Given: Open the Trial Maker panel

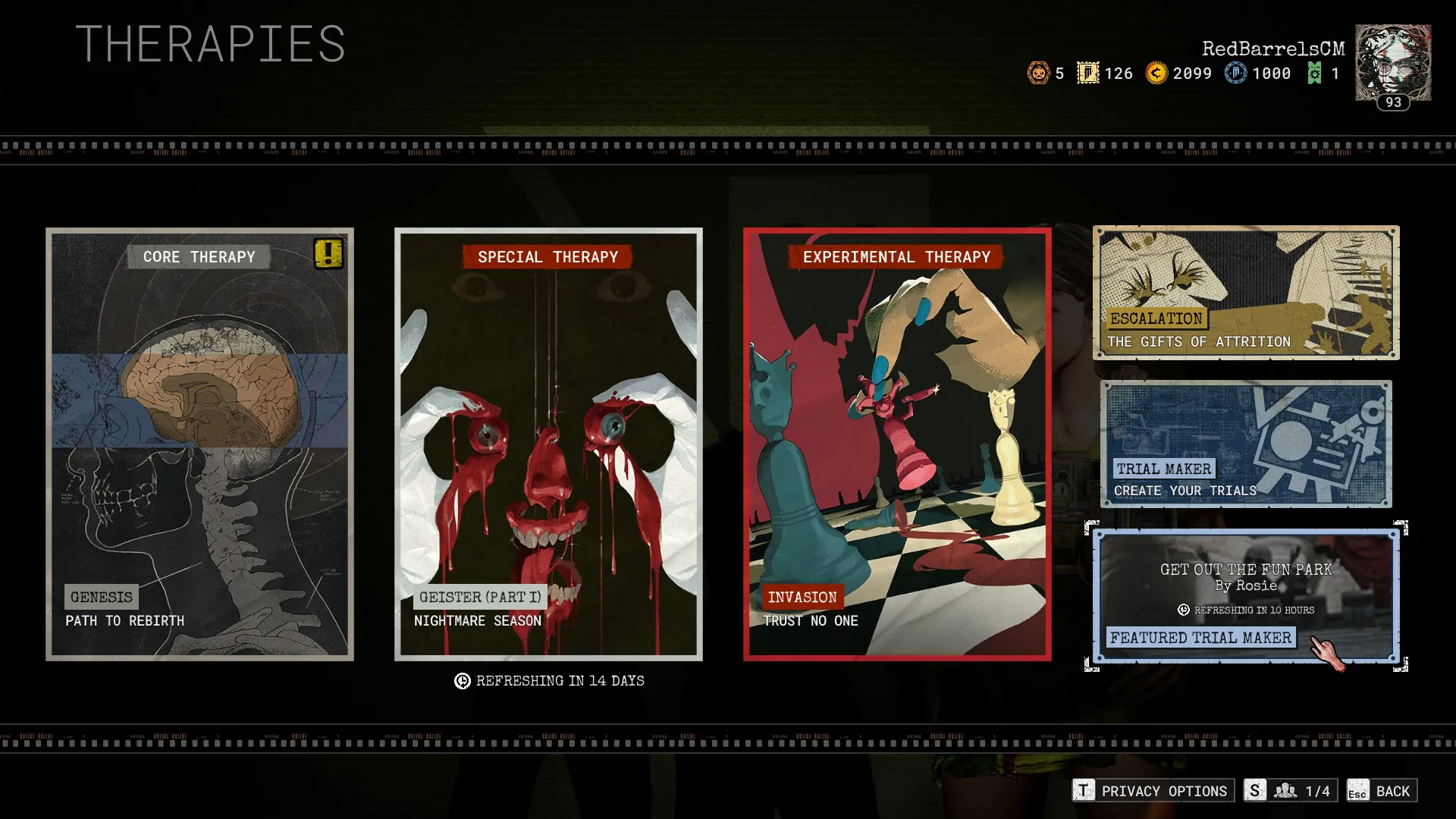Looking at the screenshot, I should click(x=1246, y=444).
